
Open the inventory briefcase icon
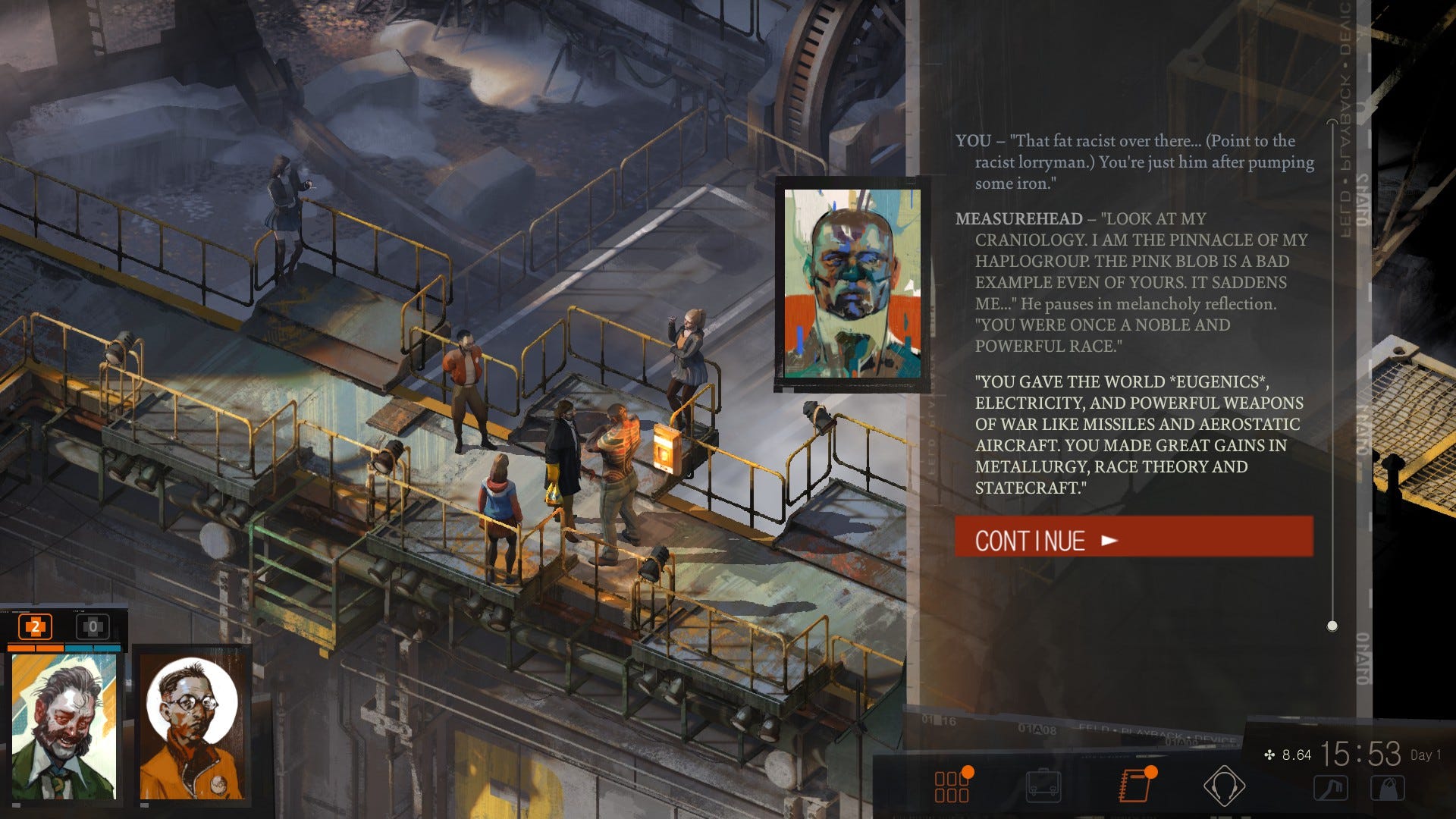click(x=1043, y=786)
